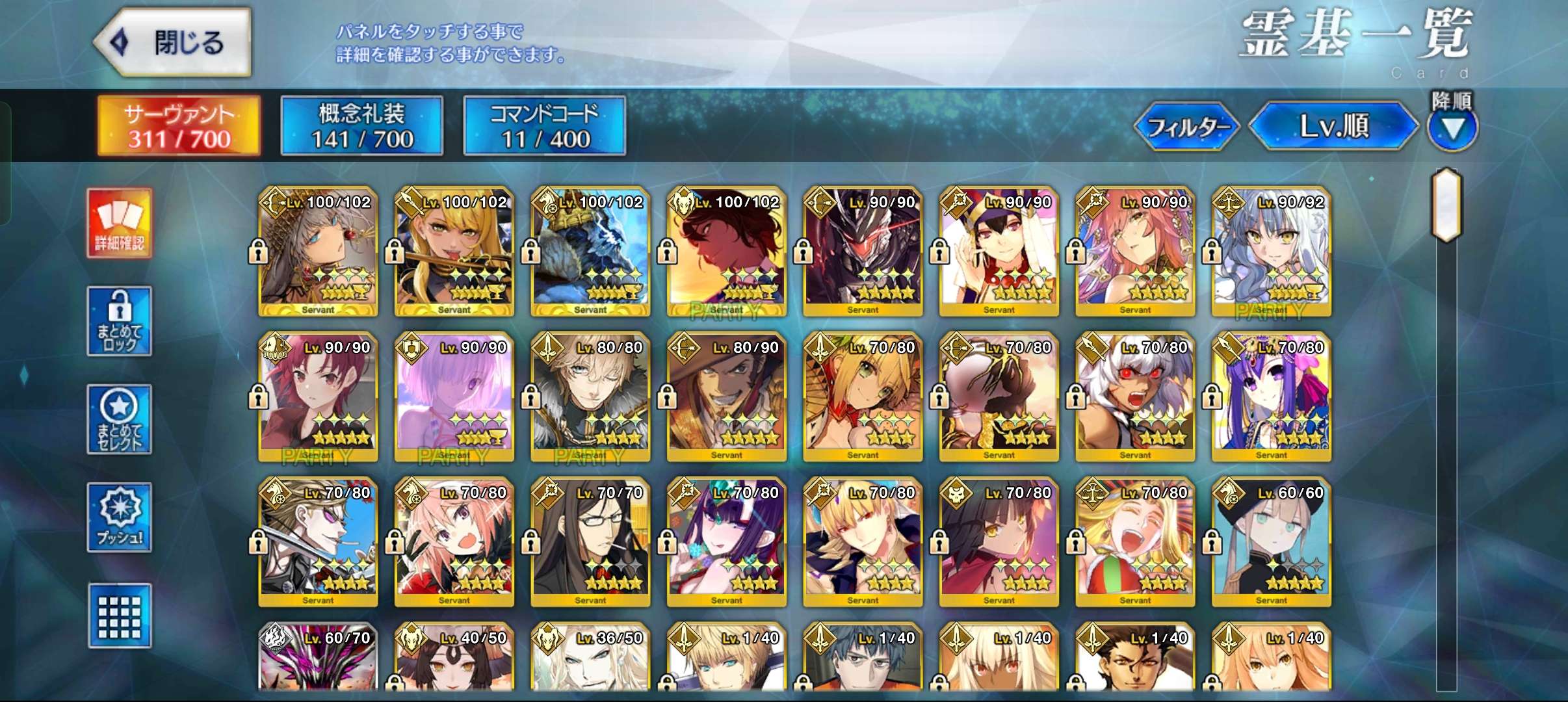Click the servant list scrollbar handle
Screen dimensions: 1568x702
[1446, 205]
